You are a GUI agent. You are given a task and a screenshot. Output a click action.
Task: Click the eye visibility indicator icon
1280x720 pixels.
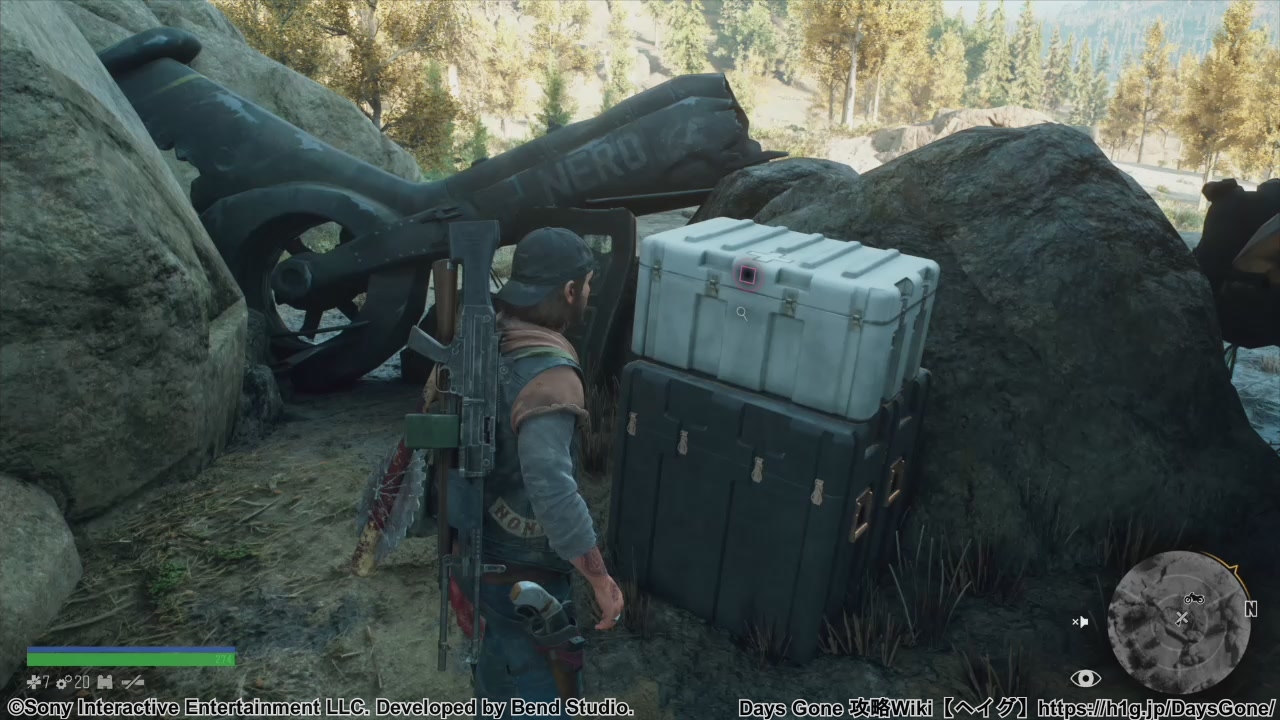pyautogui.click(x=1085, y=679)
